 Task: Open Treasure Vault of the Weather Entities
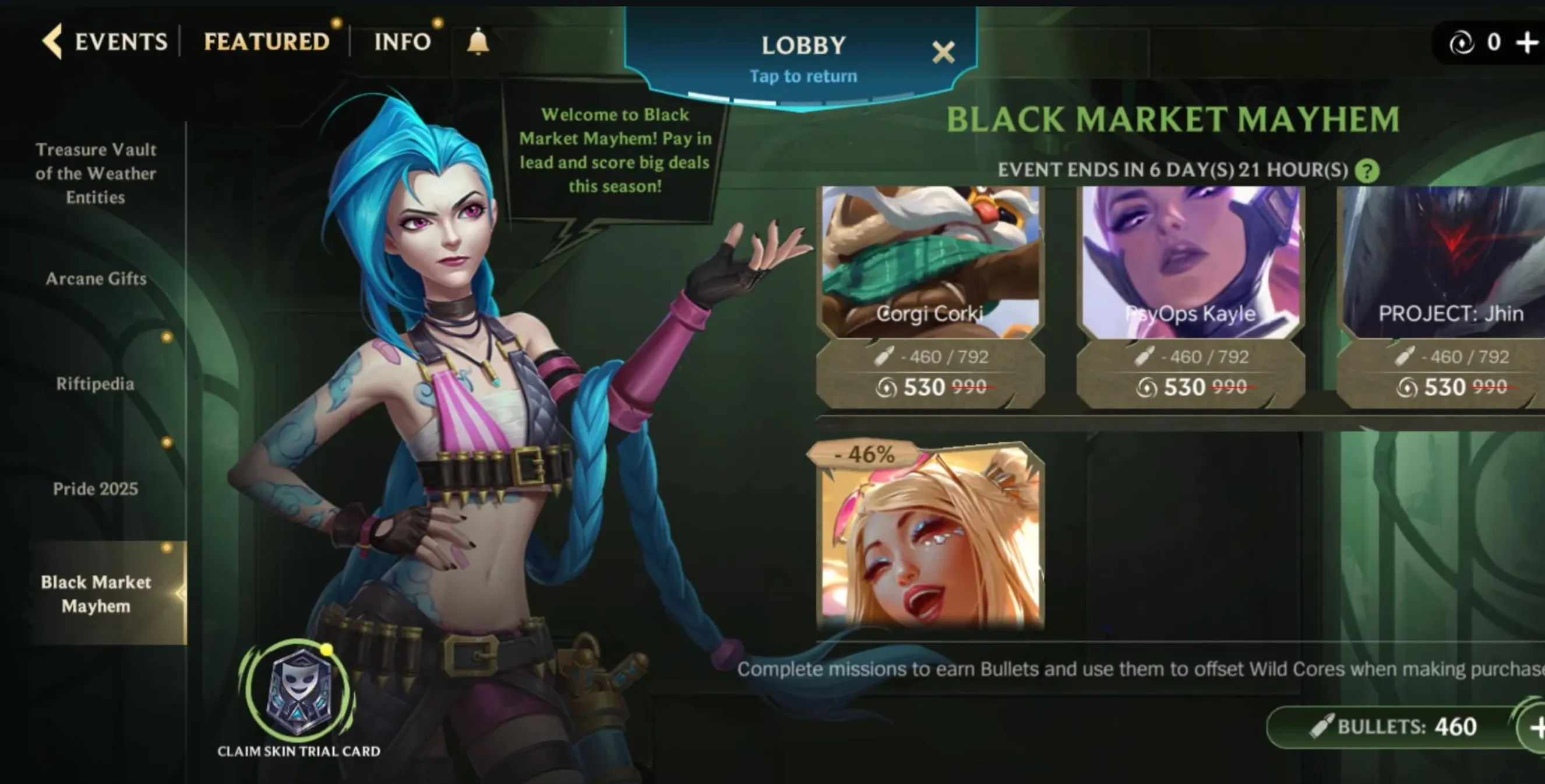(95, 173)
